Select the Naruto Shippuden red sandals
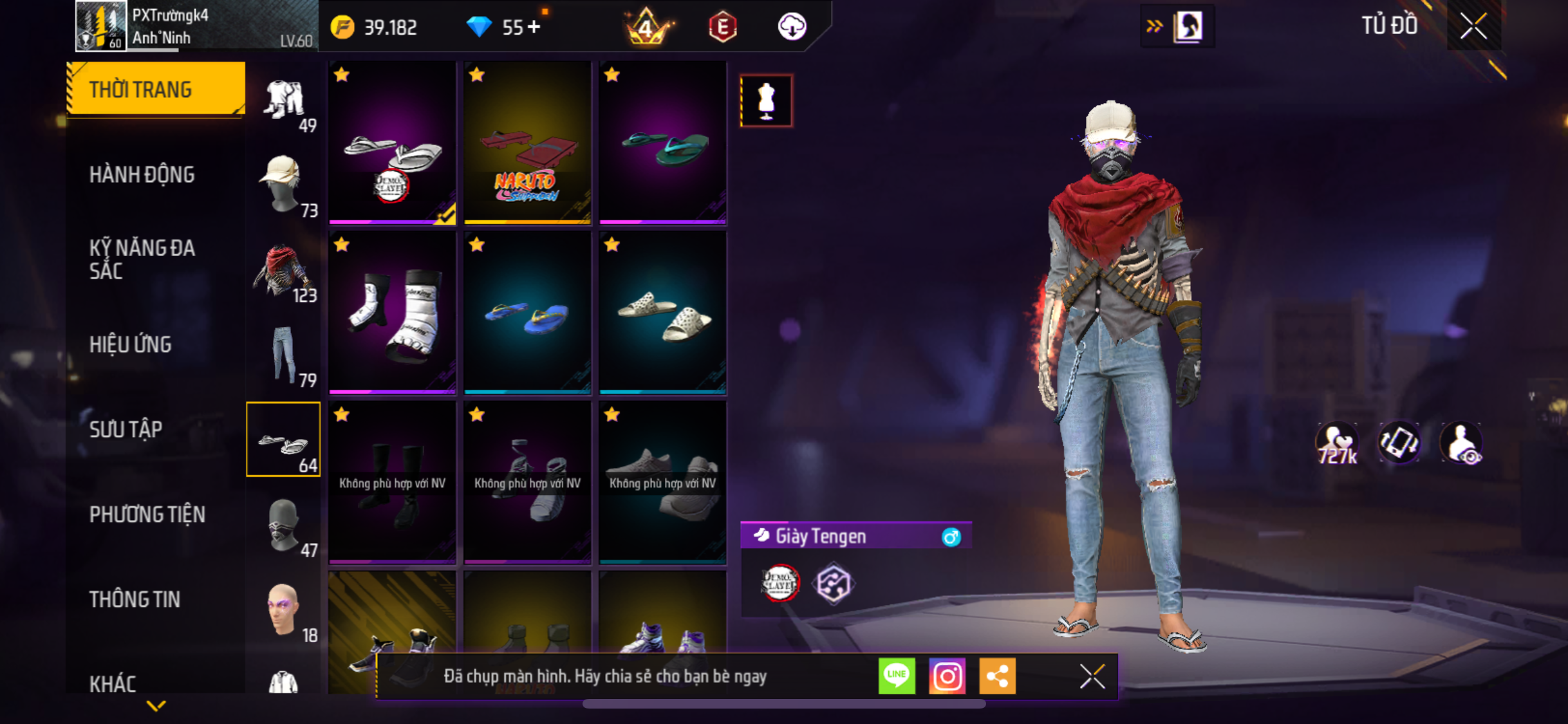Image resolution: width=1568 pixels, height=724 pixels. point(527,143)
